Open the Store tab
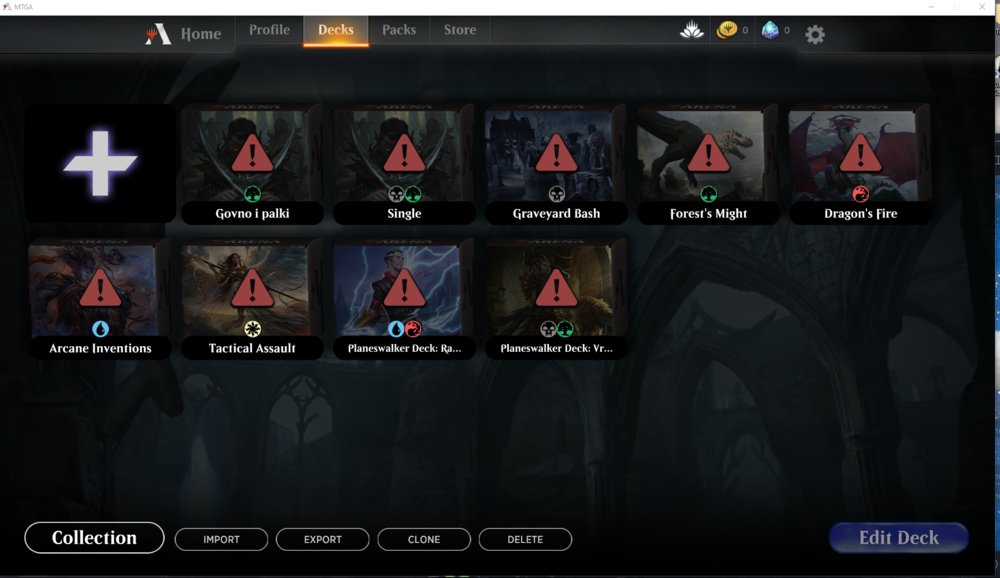 pos(460,30)
